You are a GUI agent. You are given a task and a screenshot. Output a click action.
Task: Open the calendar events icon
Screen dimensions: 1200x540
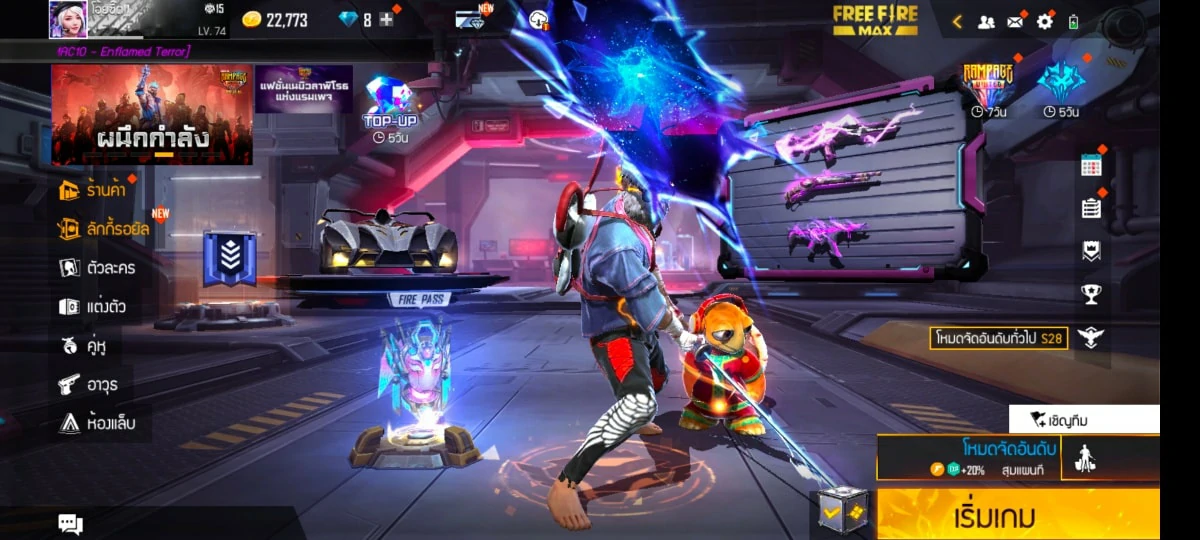point(1091,166)
